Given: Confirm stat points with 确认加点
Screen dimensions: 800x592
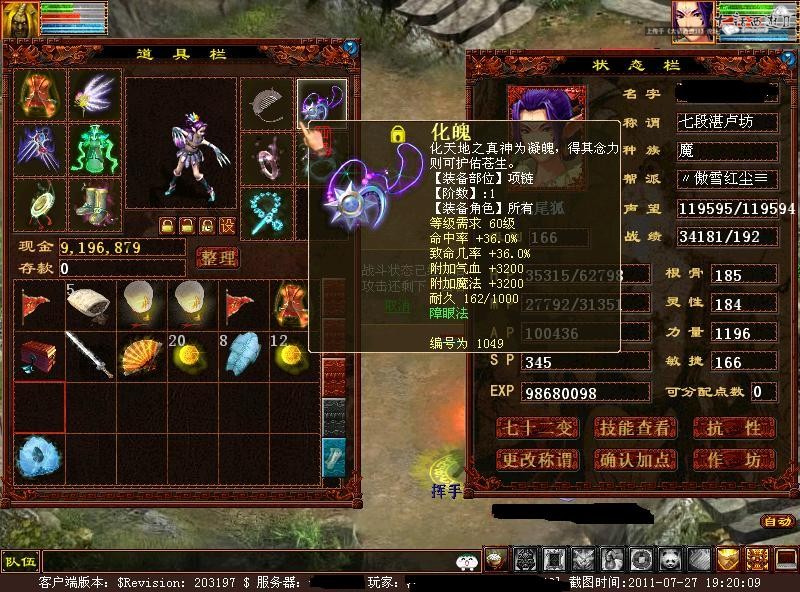Looking at the screenshot, I should [x=635, y=460].
